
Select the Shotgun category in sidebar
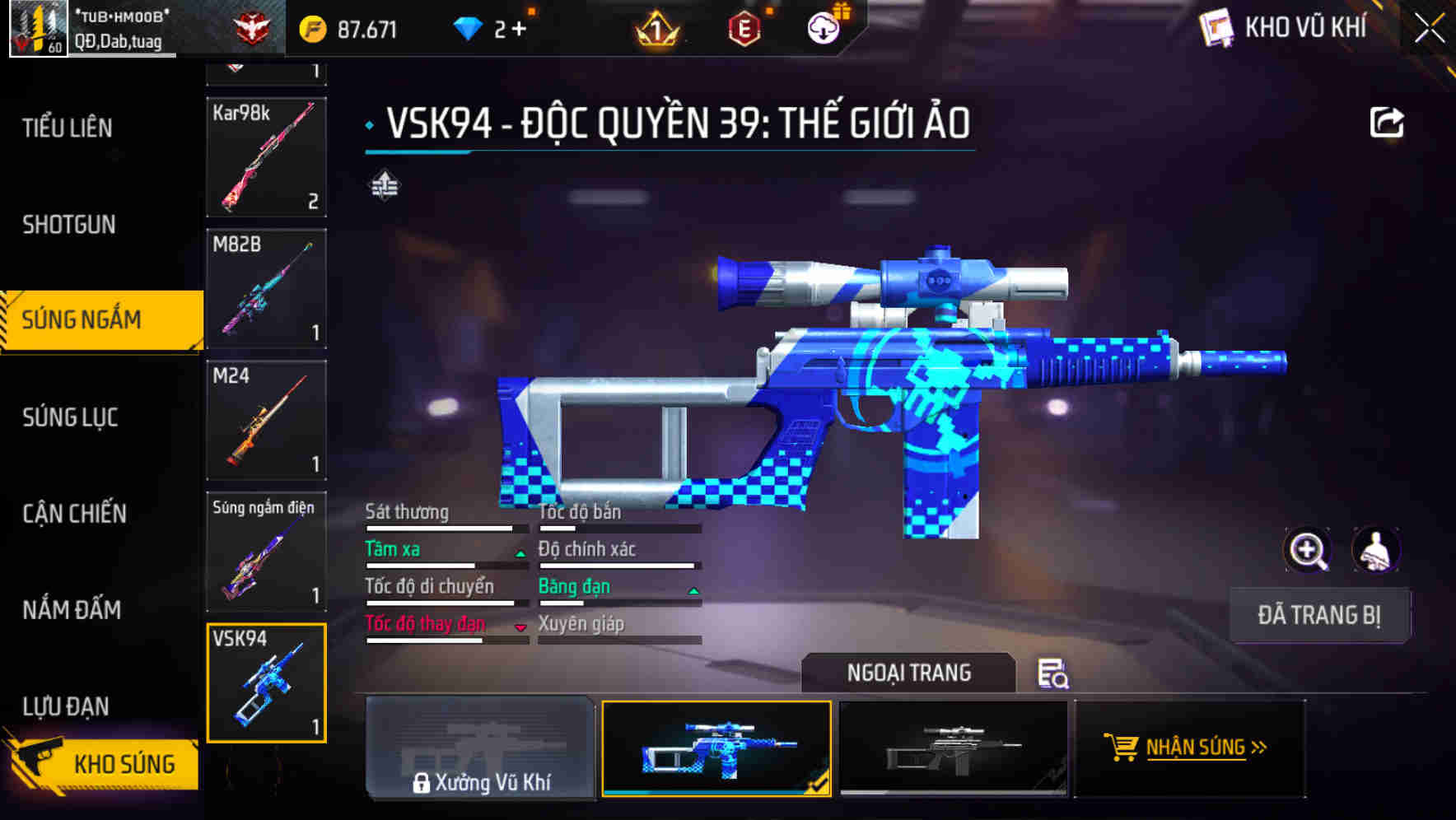pos(68,224)
